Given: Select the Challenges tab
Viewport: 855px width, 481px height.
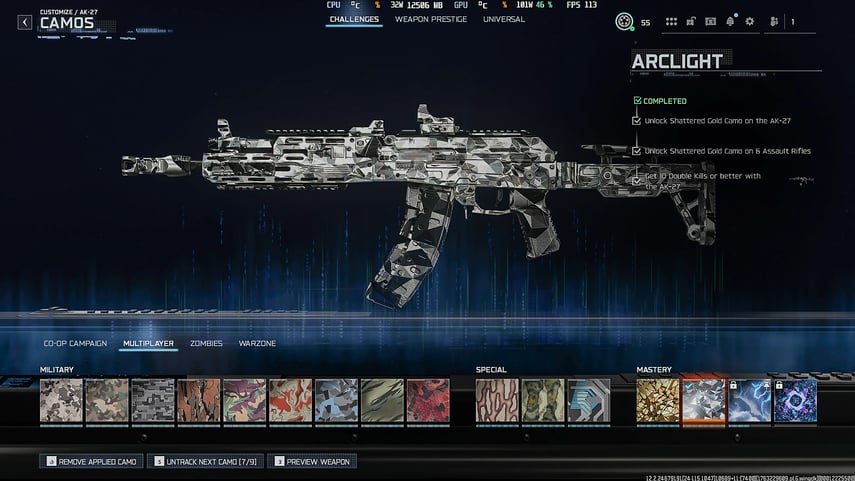Looking at the screenshot, I should pos(353,19).
